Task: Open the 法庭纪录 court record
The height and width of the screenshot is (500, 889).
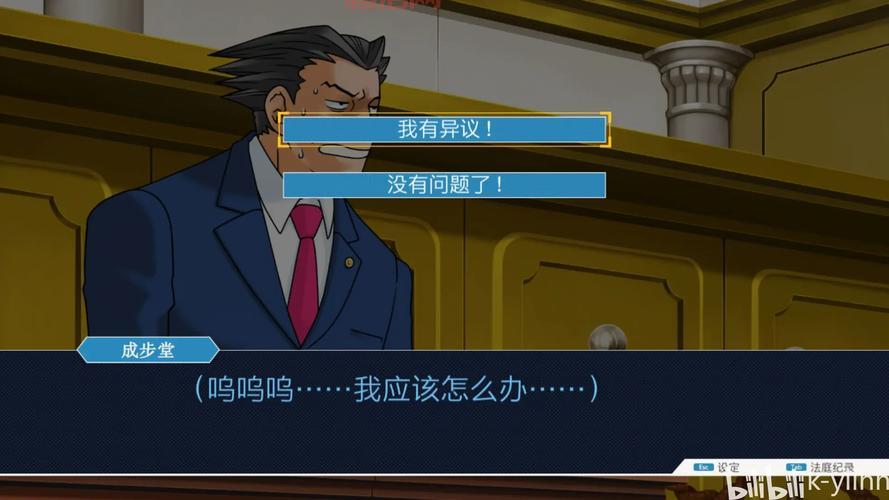Action: click(822, 467)
